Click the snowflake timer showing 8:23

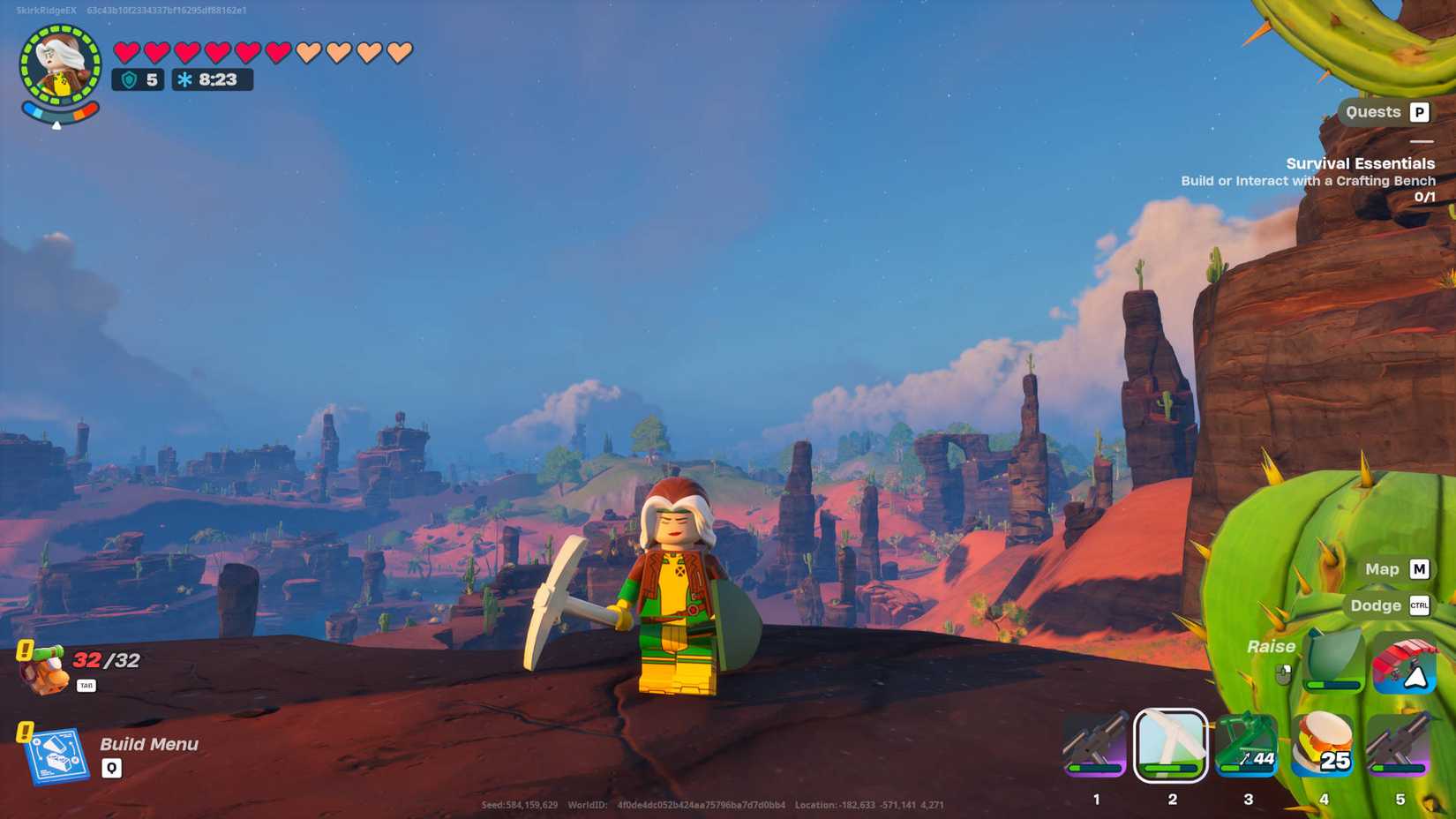click(210, 79)
